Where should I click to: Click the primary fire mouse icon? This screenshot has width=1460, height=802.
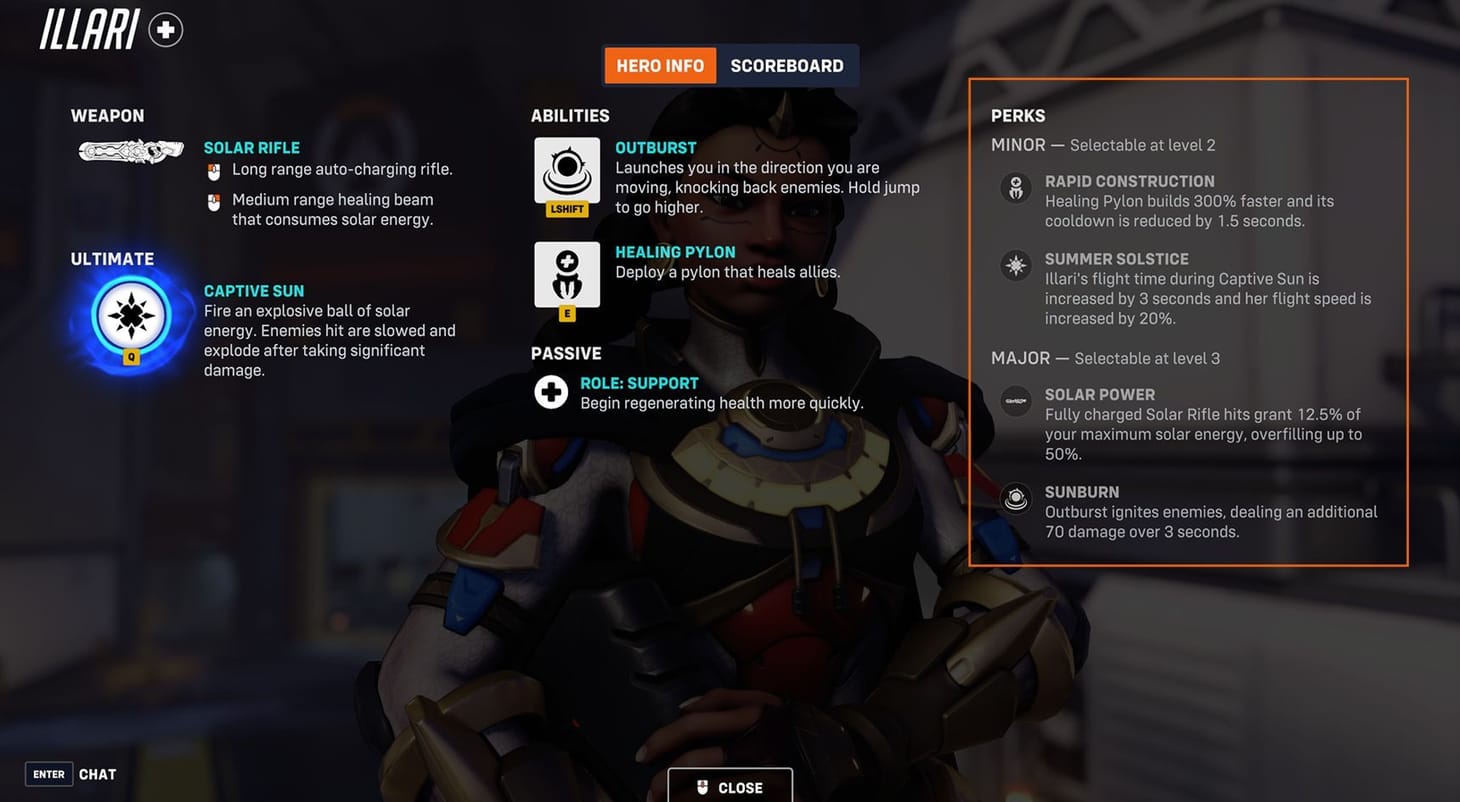[213, 170]
